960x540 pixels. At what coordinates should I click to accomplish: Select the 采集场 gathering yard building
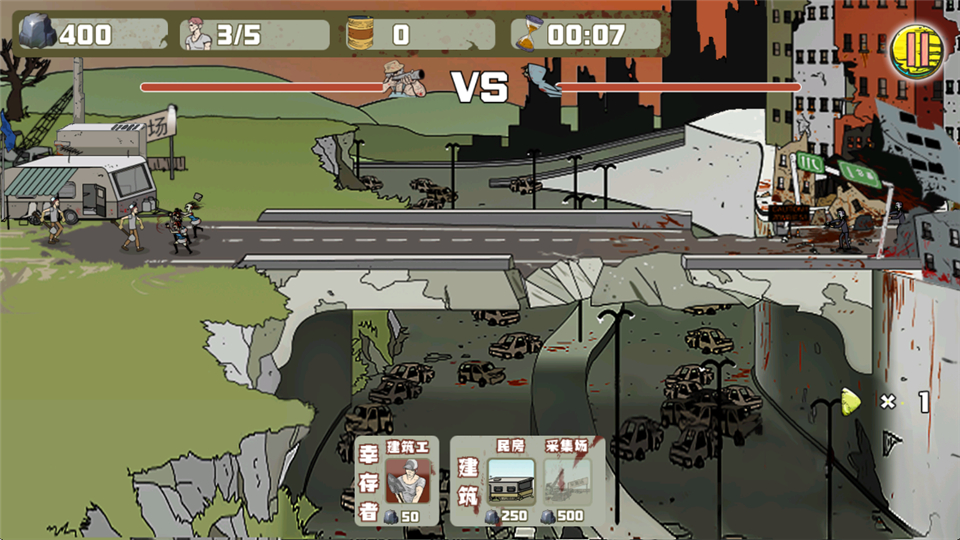tap(567, 481)
